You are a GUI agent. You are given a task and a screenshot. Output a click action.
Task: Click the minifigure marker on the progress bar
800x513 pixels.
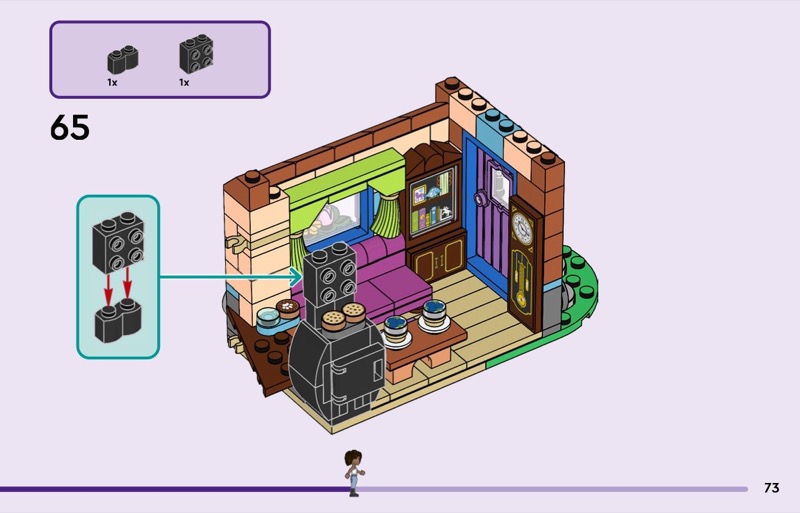coord(352,473)
